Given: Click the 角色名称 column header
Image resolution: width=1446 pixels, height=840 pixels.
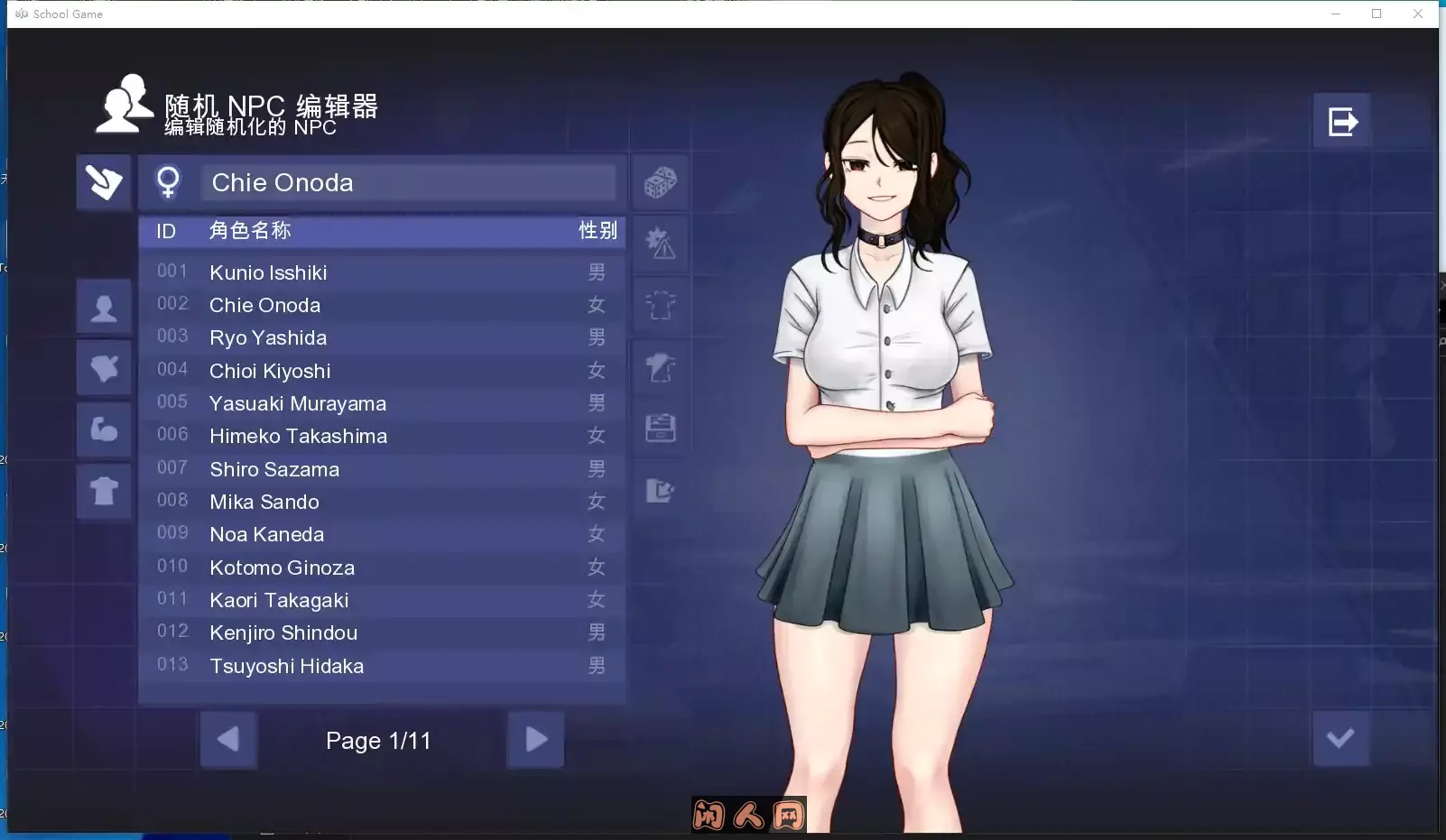Looking at the screenshot, I should tap(251, 230).
